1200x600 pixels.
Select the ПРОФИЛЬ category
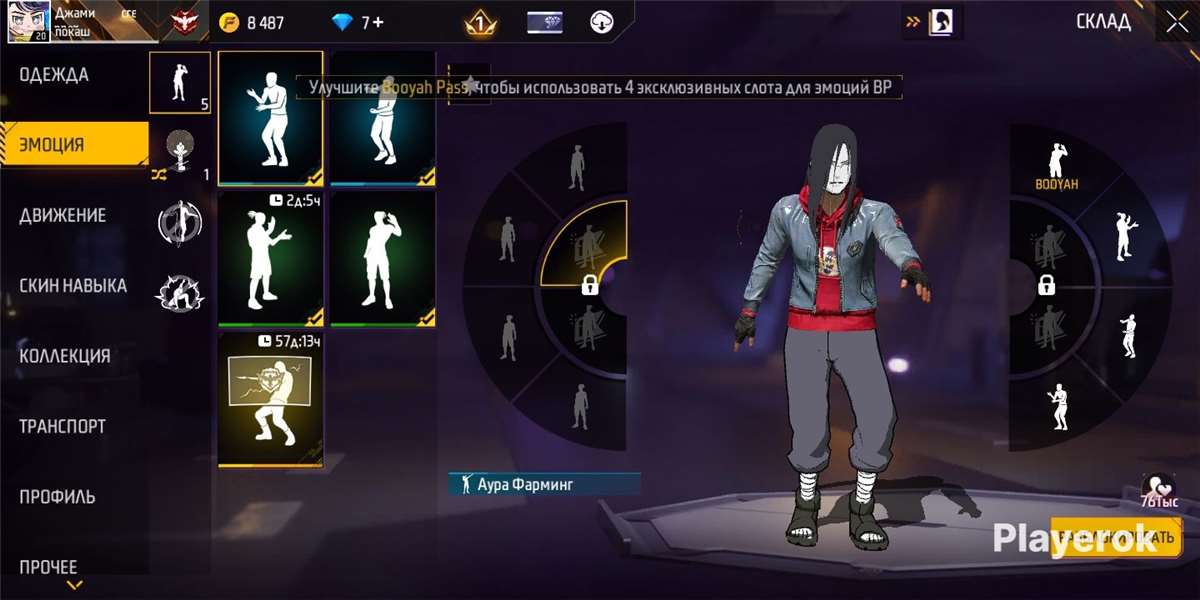(x=57, y=497)
